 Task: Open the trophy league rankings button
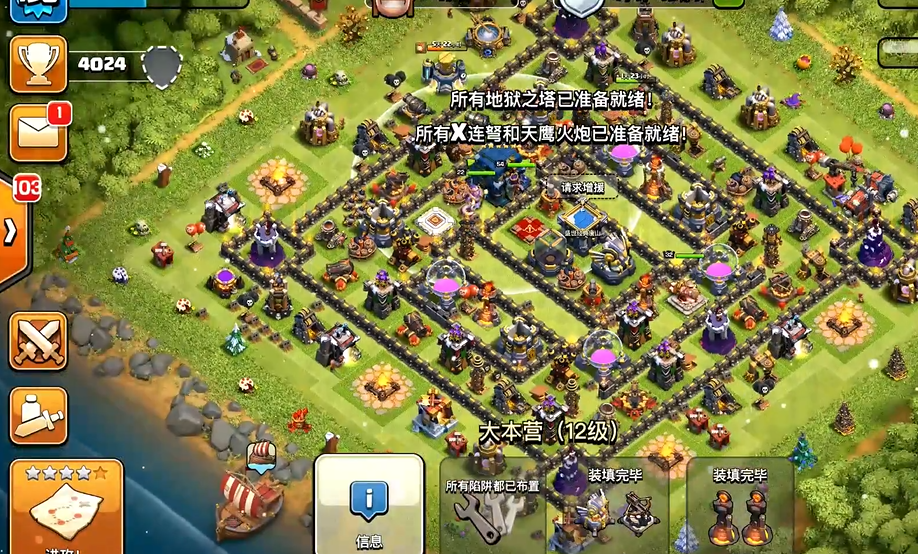click(38, 65)
